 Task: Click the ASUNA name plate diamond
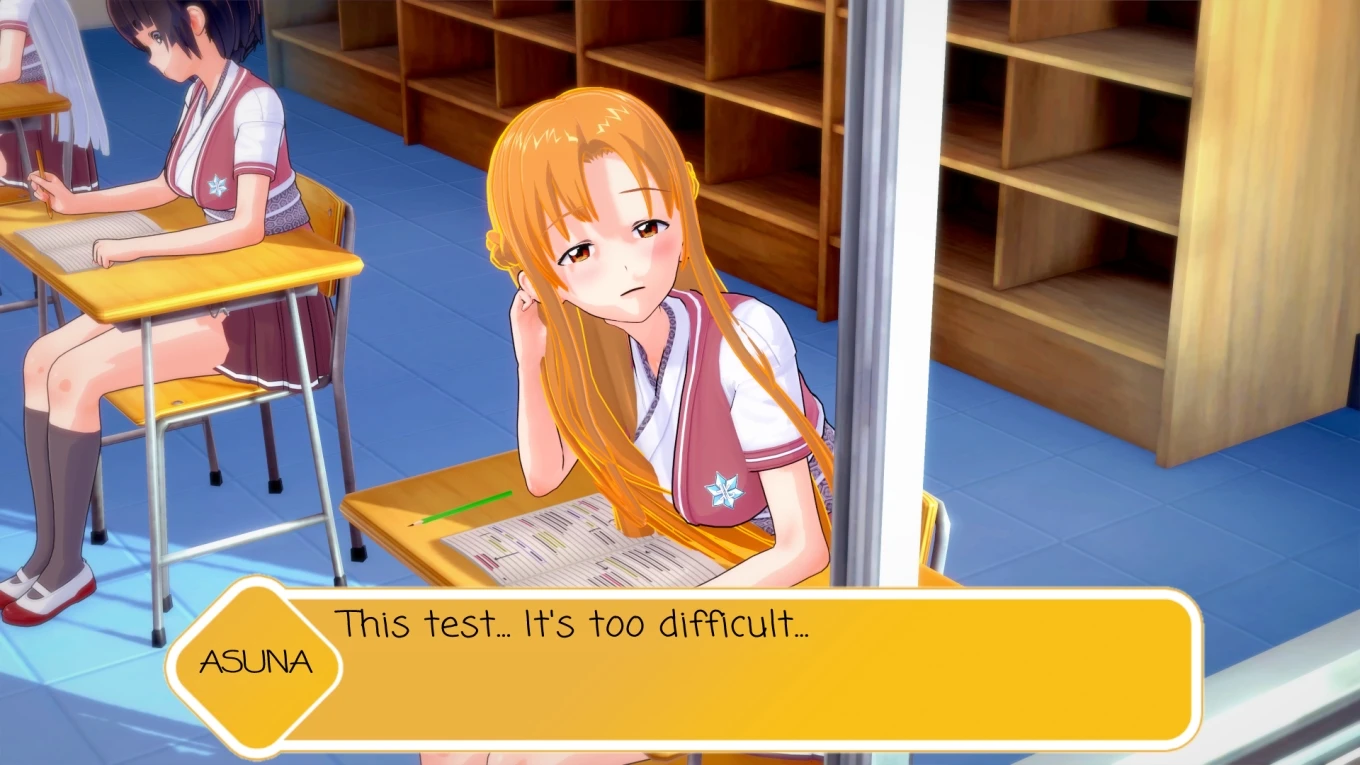257,662
